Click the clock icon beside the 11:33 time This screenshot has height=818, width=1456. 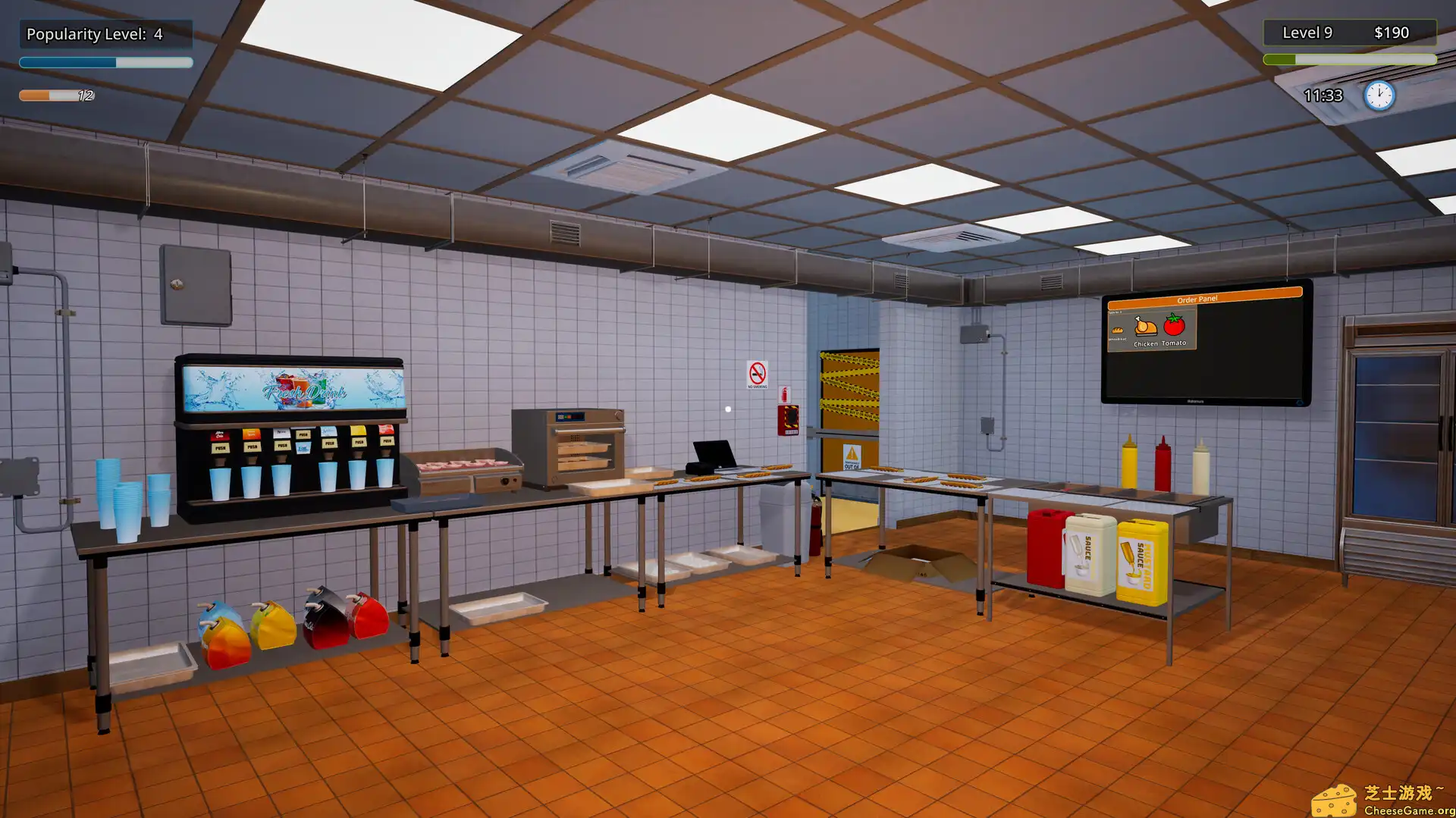tap(1379, 94)
